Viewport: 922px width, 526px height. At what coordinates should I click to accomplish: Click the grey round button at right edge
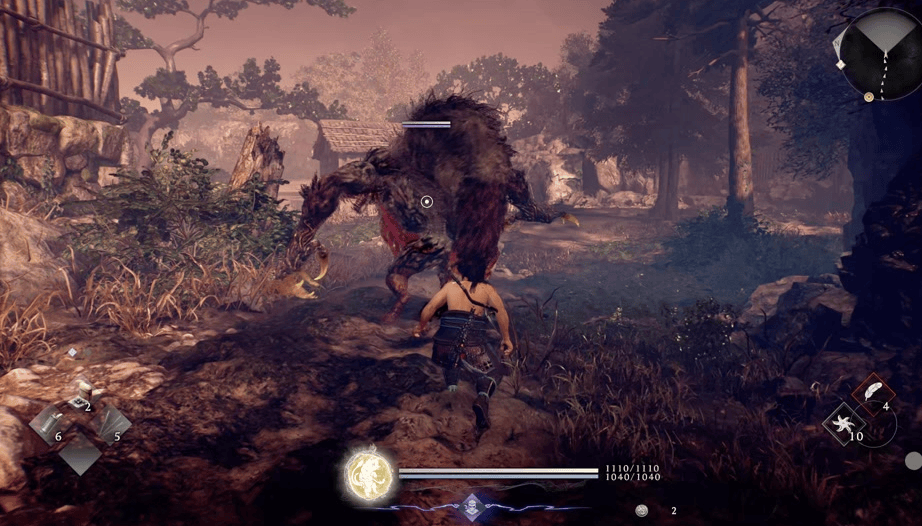tap(913, 461)
